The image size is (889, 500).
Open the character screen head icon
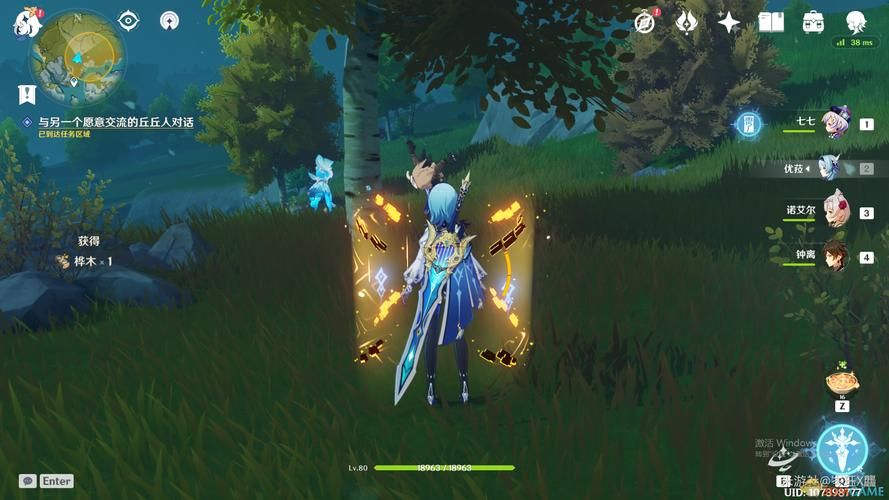click(856, 21)
